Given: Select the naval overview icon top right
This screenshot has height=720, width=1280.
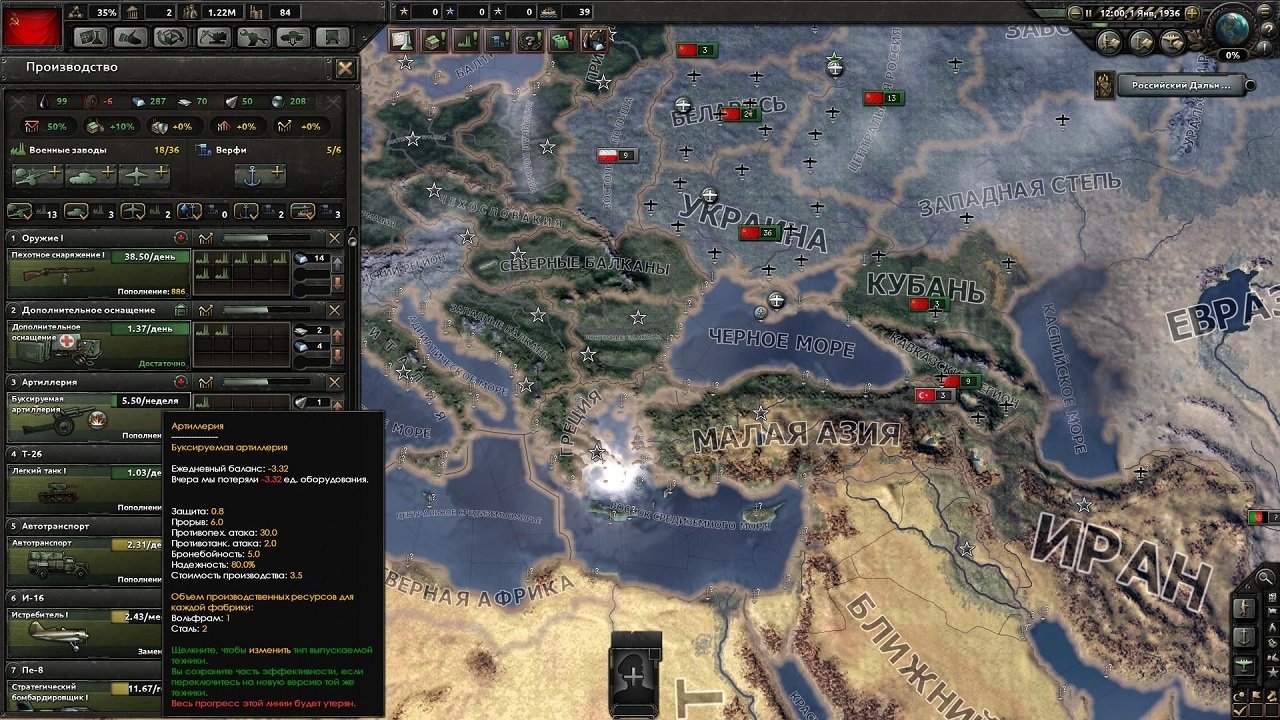Looking at the screenshot, I should click(x=1139, y=41).
